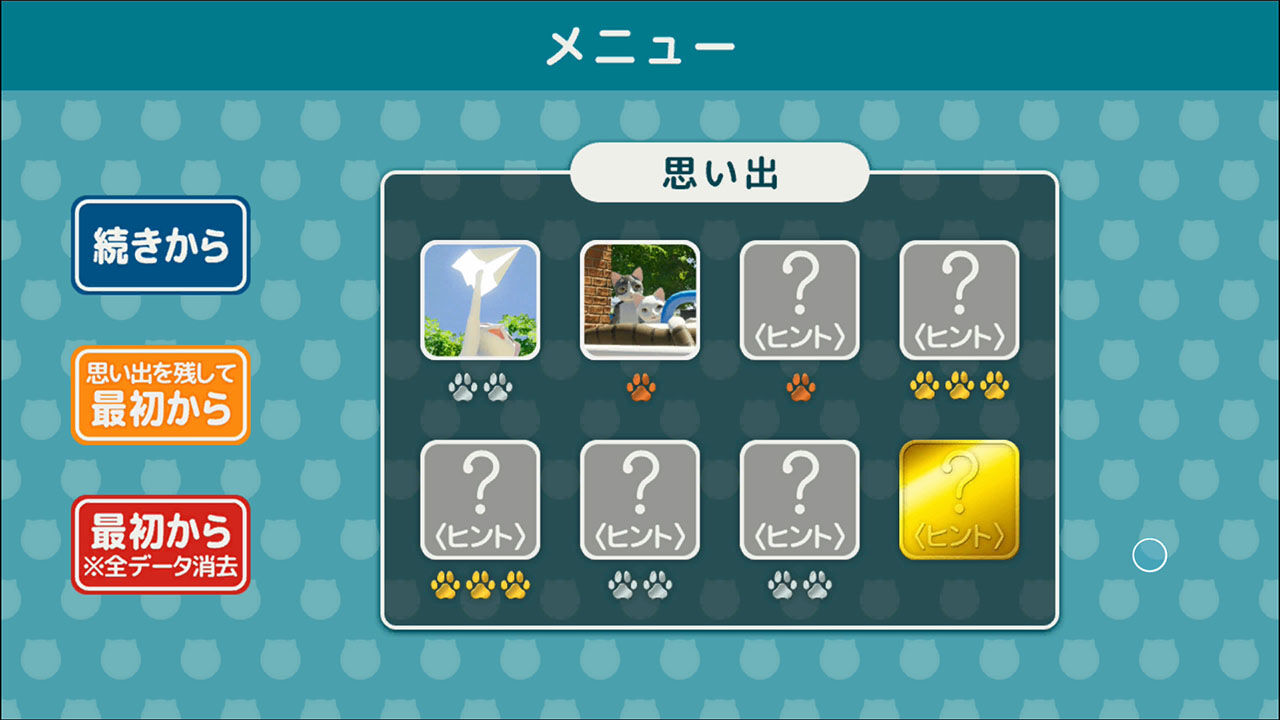Click the circular cursor indicator on the right
1280x720 pixels.
click(x=1148, y=553)
